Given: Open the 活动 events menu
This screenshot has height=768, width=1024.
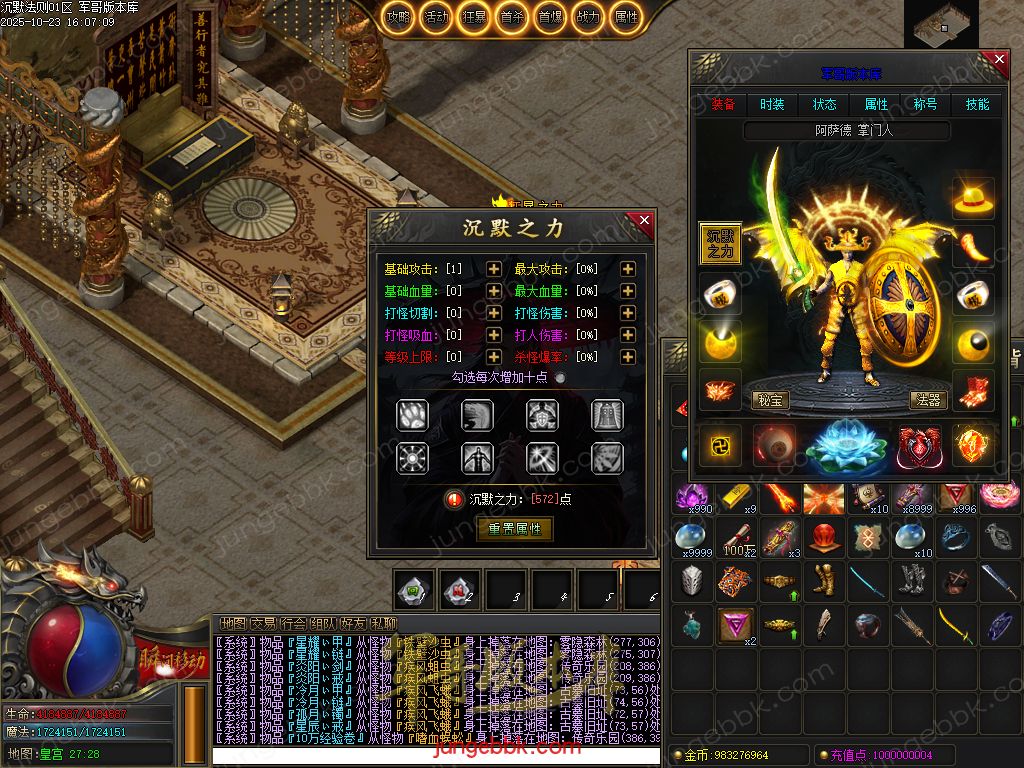Looking at the screenshot, I should pyautogui.click(x=435, y=17).
